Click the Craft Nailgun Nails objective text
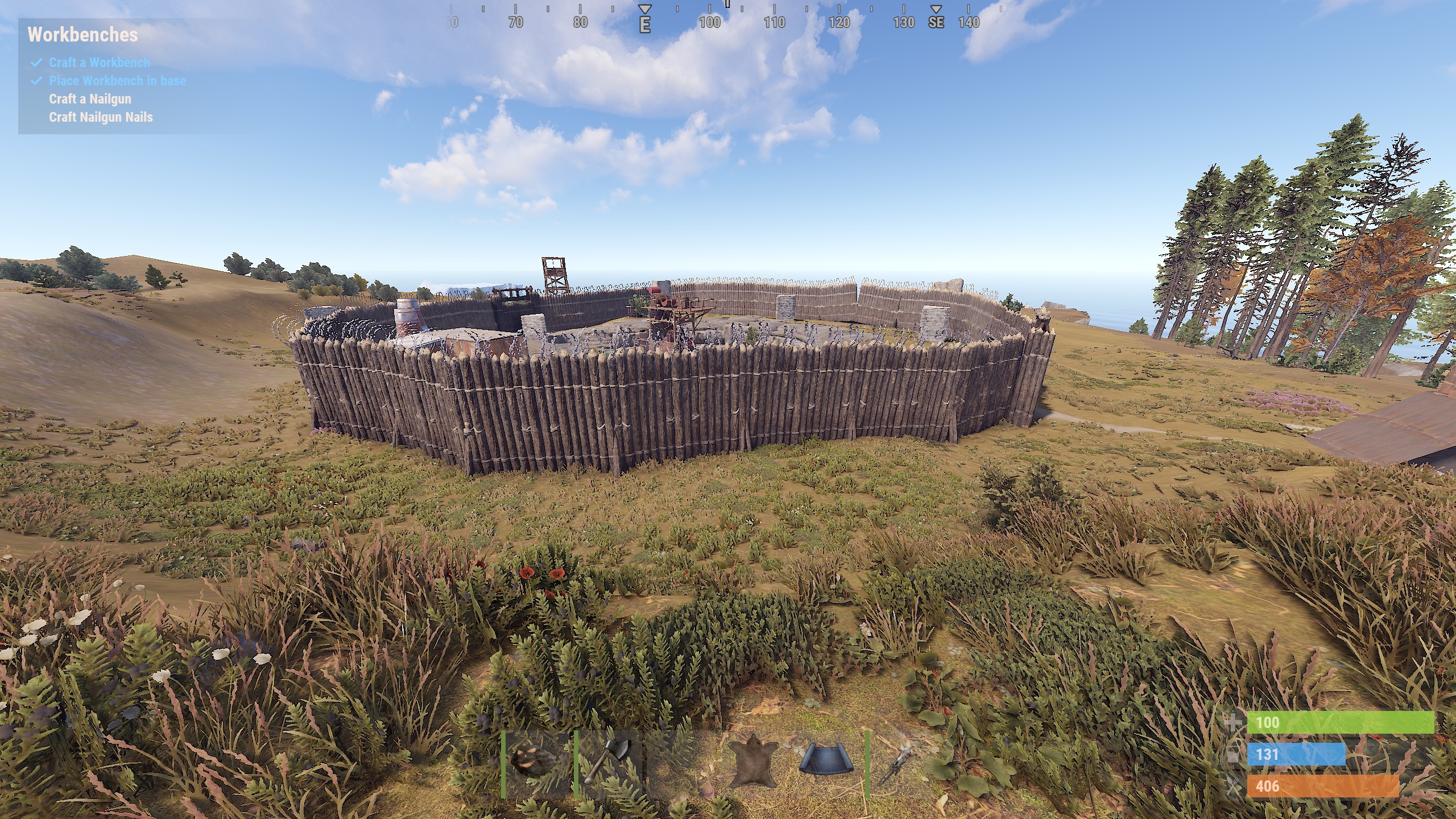The width and height of the screenshot is (1456, 819). click(x=100, y=117)
